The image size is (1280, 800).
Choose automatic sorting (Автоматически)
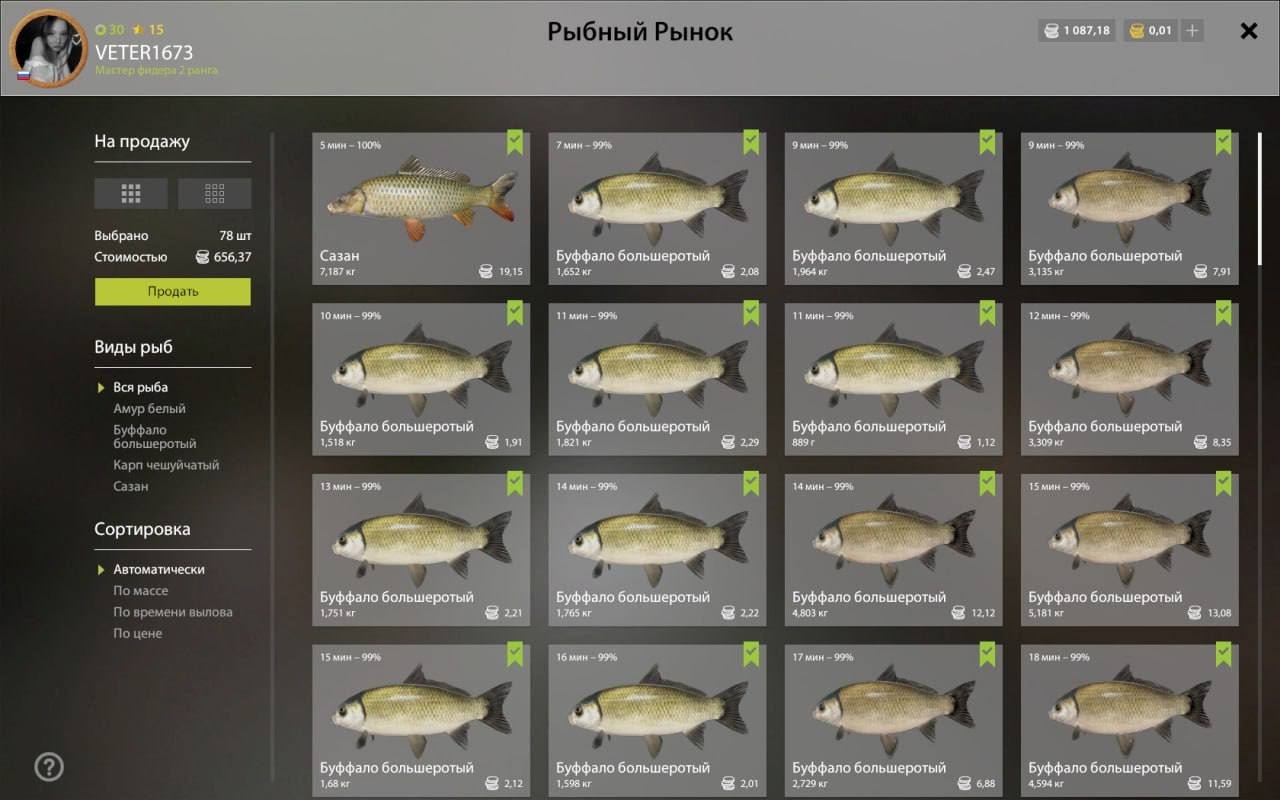coord(158,570)
